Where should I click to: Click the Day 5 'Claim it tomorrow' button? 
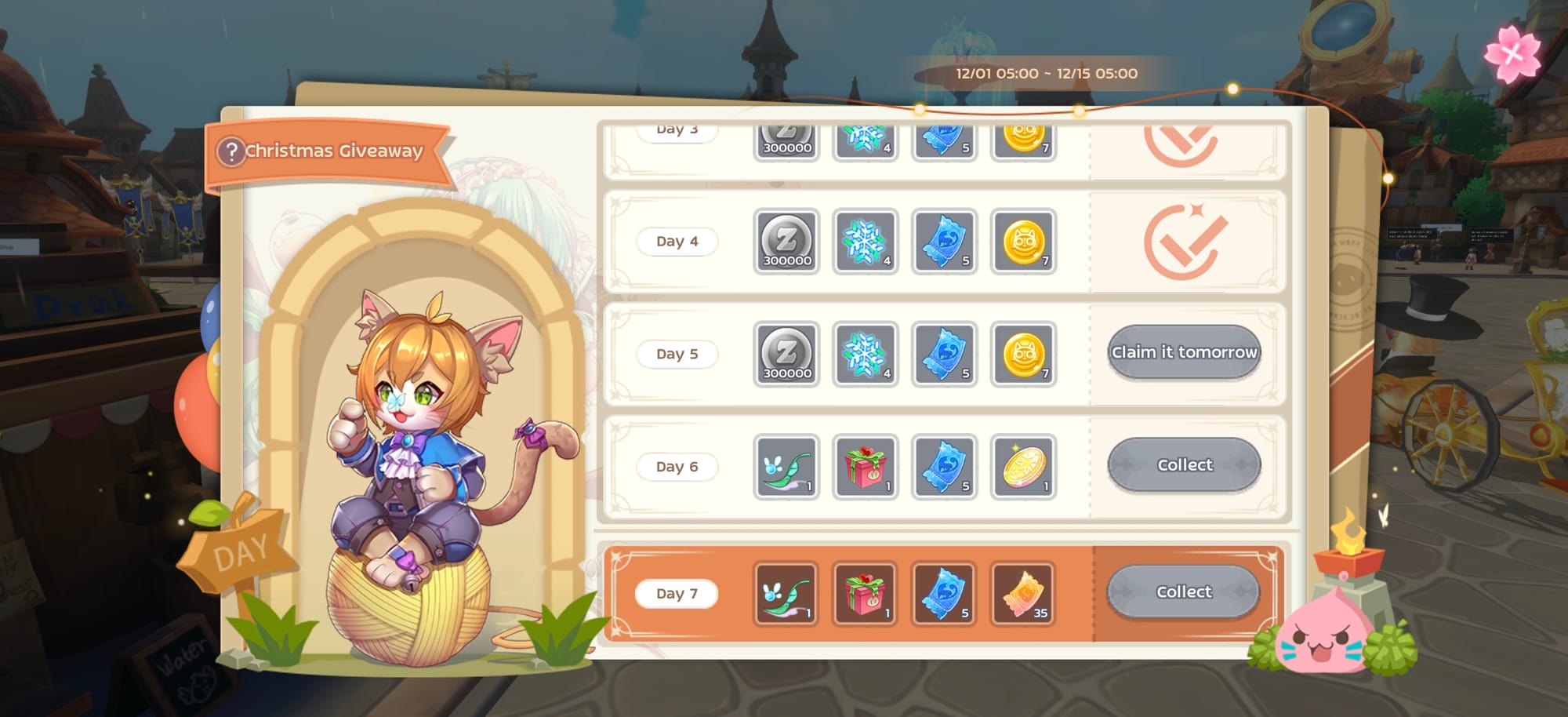pos(1184,352)
